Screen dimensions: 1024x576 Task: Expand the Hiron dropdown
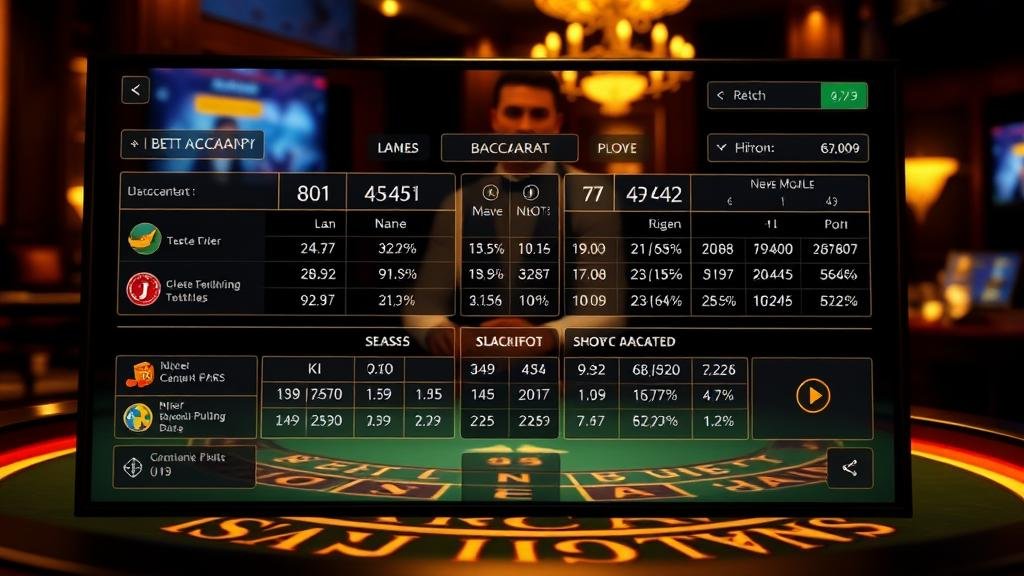click(787, 148)
